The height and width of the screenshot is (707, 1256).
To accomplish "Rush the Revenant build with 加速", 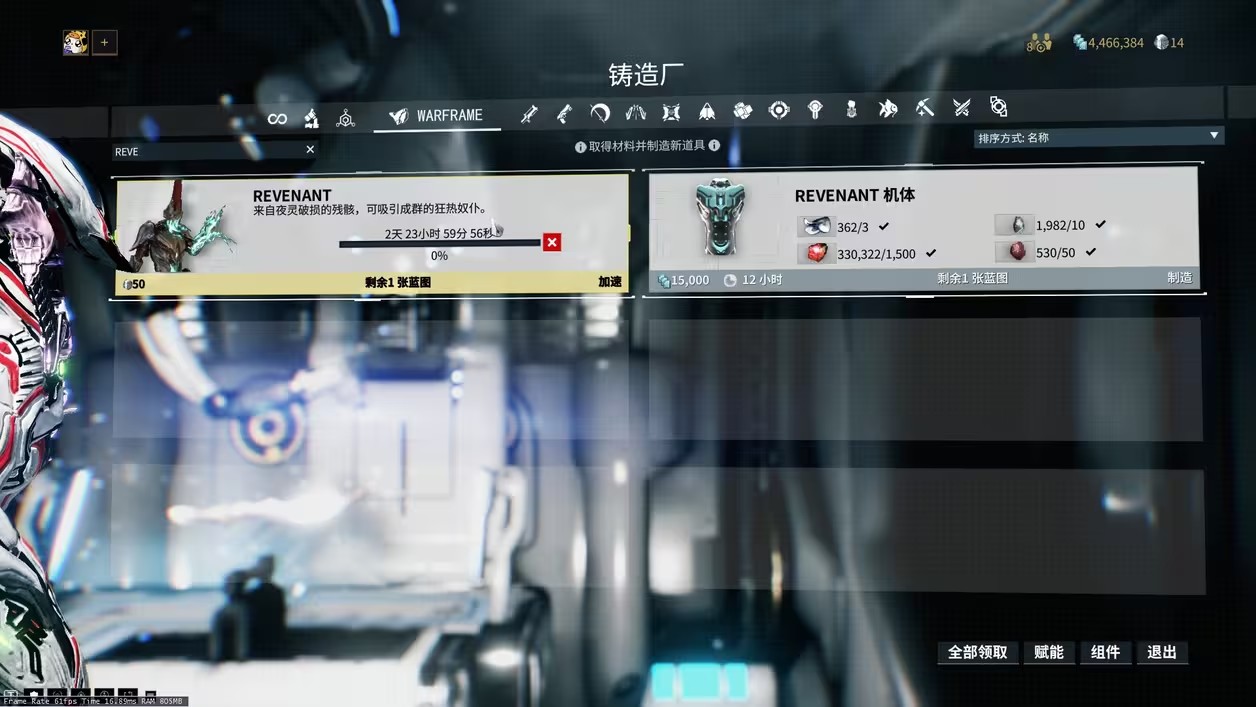I will point(609,282).
